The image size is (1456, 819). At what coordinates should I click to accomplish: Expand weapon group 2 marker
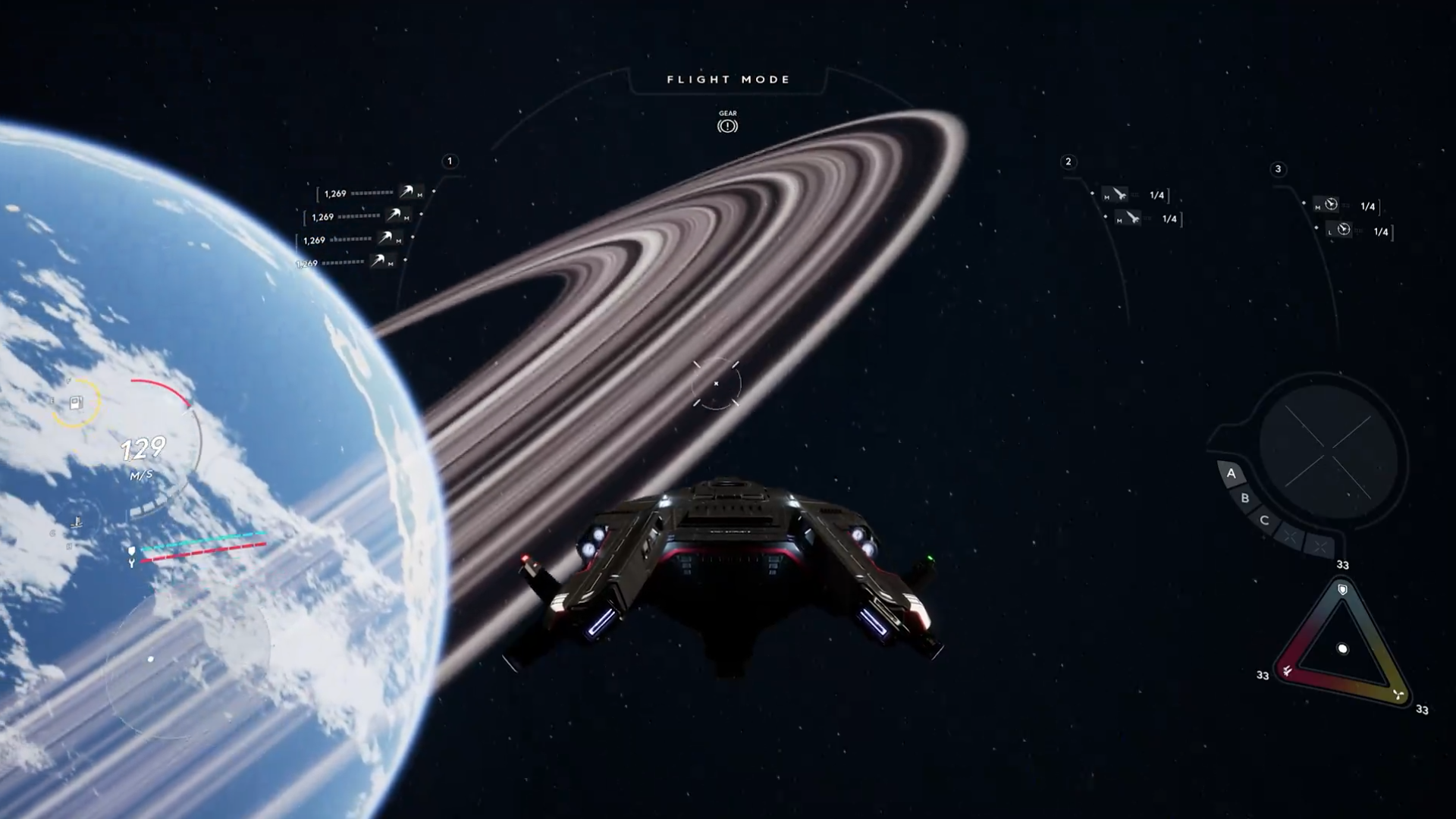coord(1069,162)
